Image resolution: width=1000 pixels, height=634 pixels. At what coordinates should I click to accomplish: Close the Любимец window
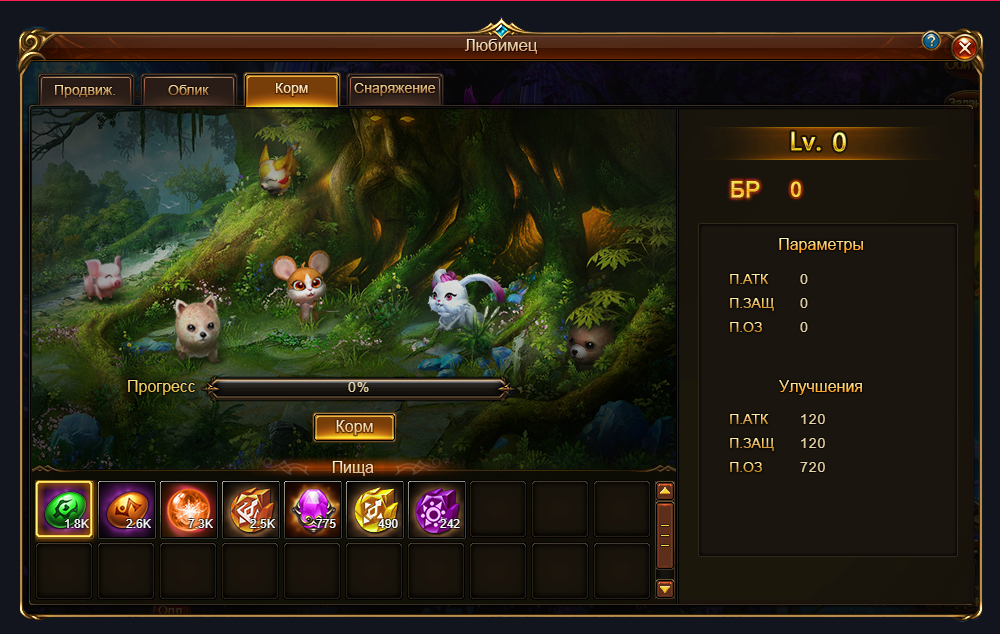[x=964, y=47]
